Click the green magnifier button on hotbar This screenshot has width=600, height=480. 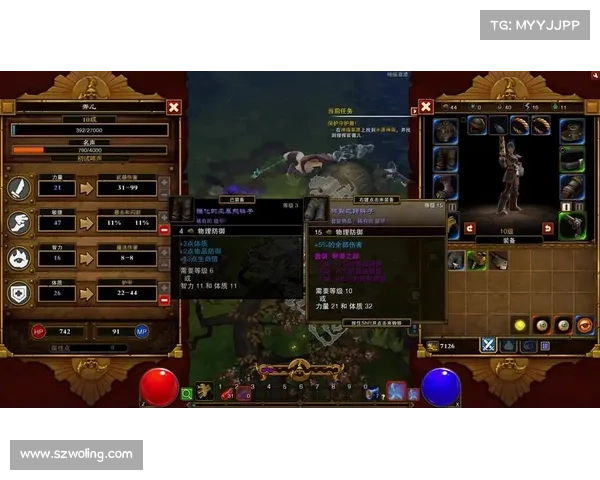pos(187,394)
